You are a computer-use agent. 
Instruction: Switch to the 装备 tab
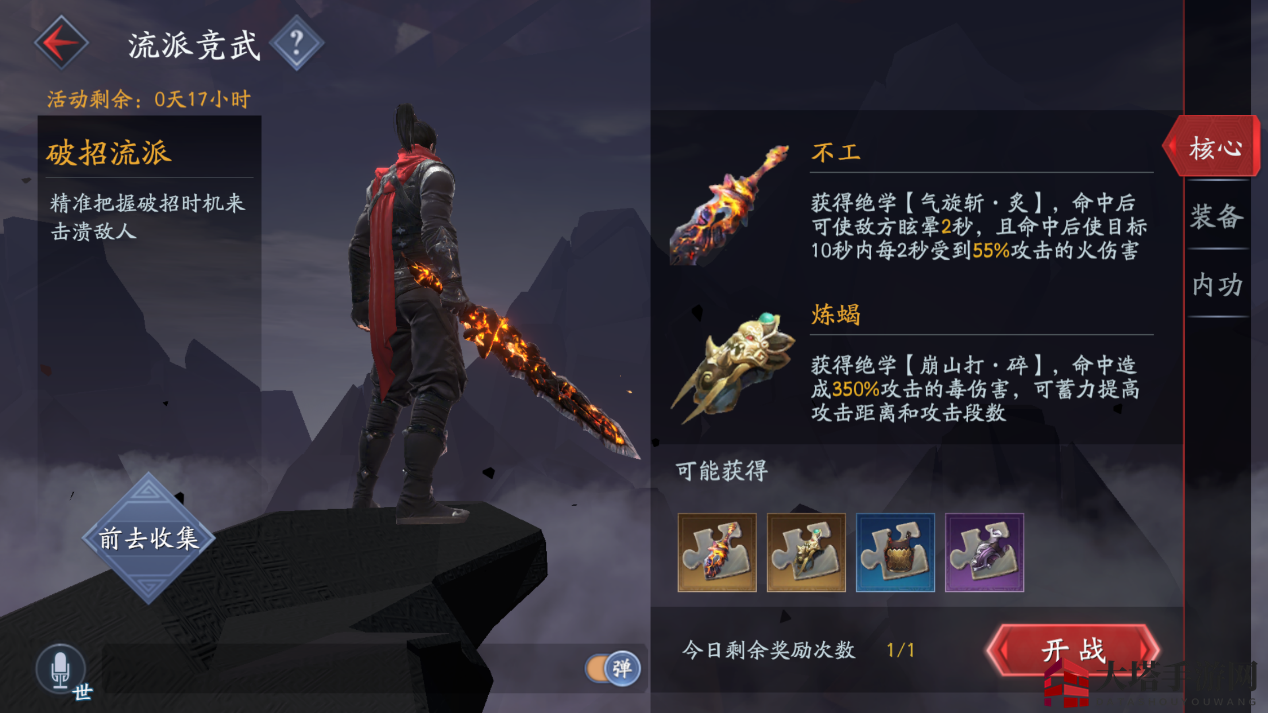(x=1216, y=216)
